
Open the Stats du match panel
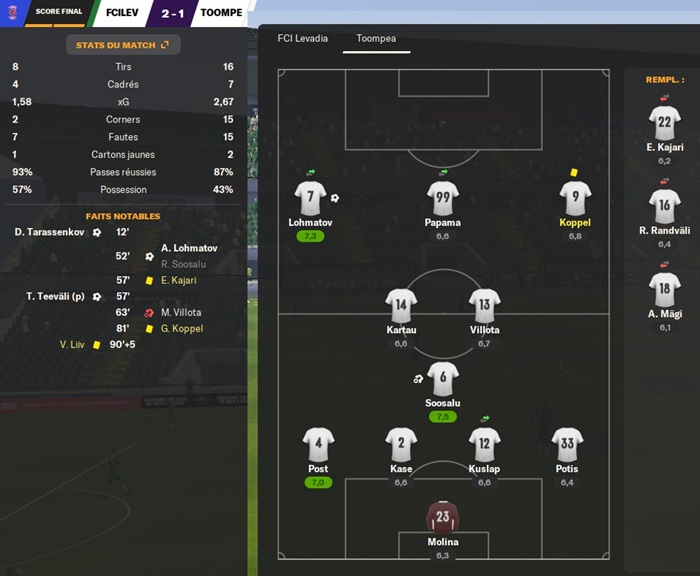click(122, 45)
